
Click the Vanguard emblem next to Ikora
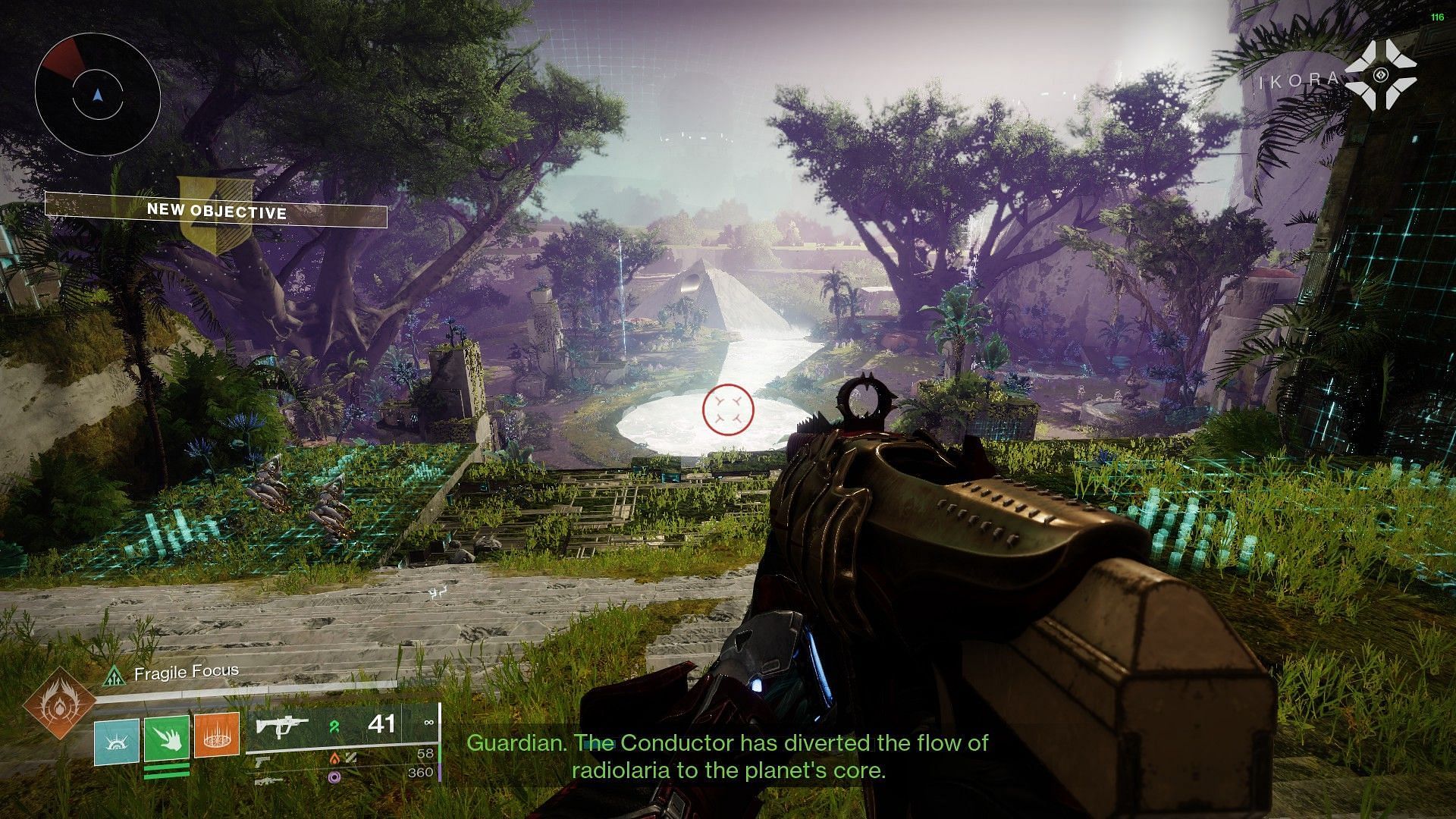tap(1380, 75)
